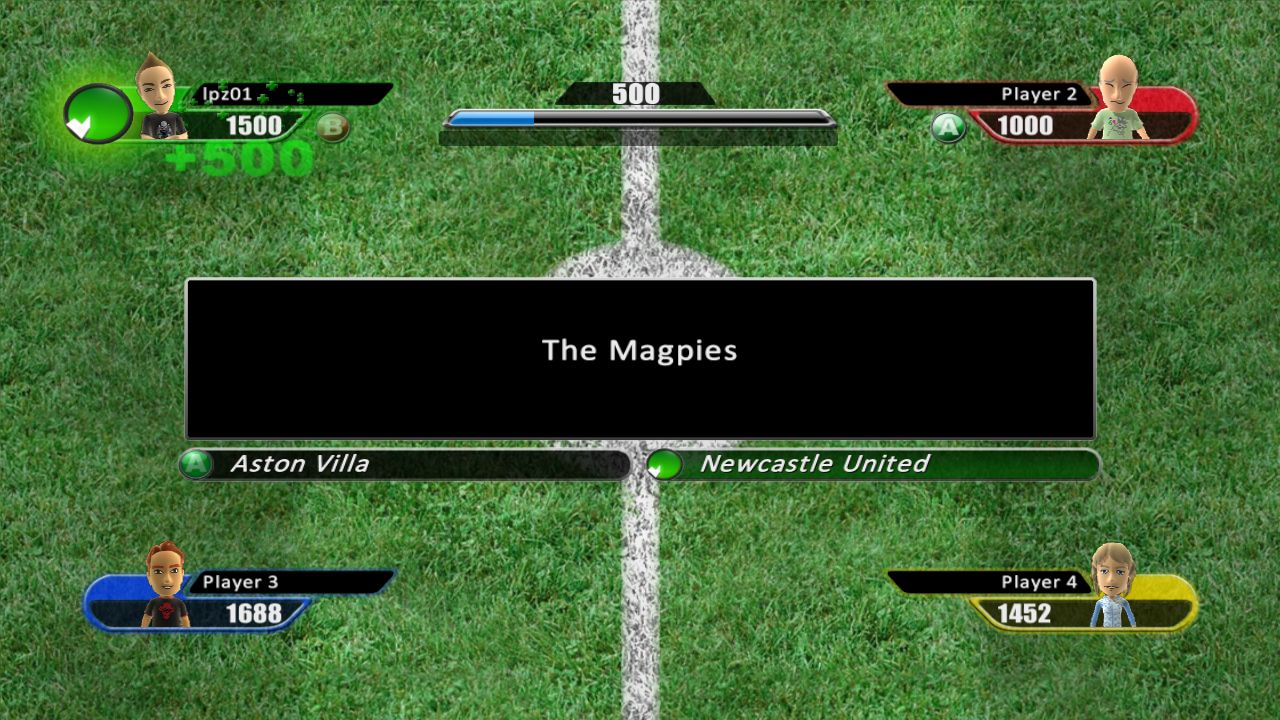Click Player 3's score of 1688
Screen dimensions: 1280x720
coord(255,615)
